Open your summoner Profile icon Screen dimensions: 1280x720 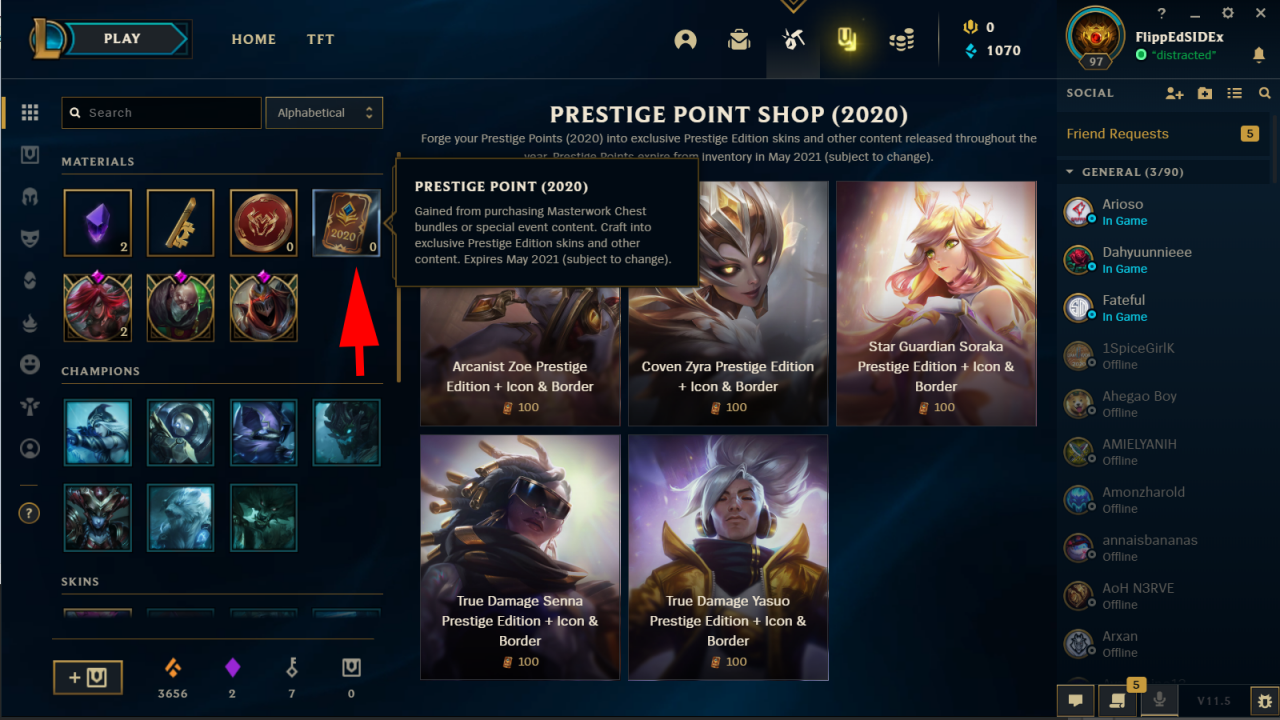685,40
